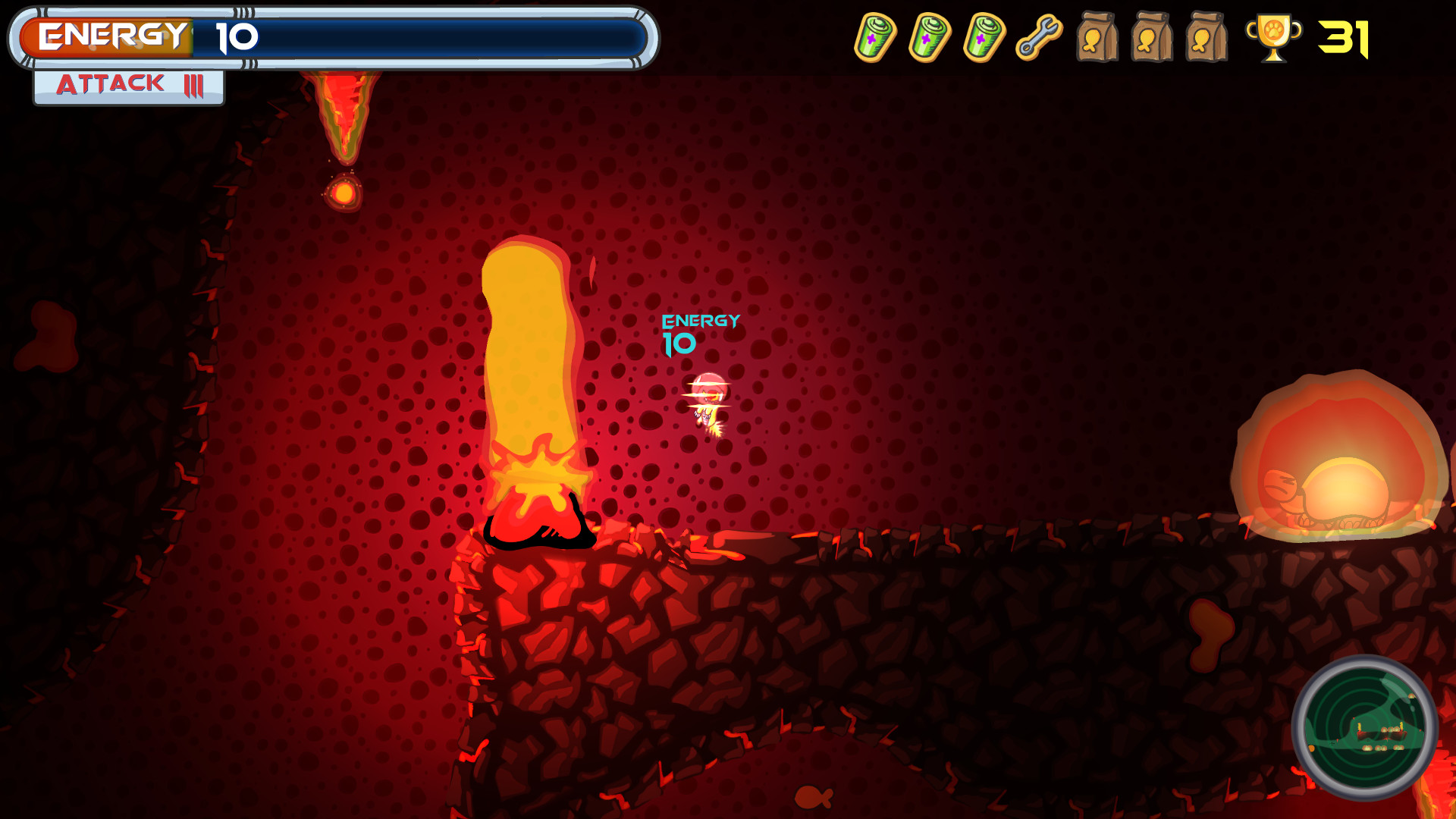
Task: Click the floating ENERGY 10 text above character
Action: (x=699, y=334)
